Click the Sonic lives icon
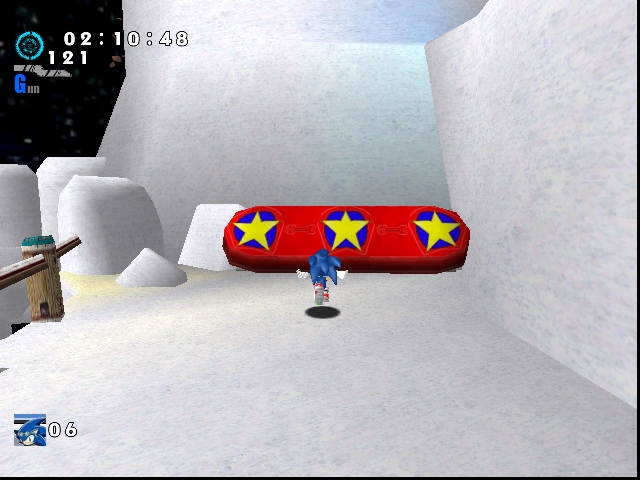Image resolution: width=640 pixels, height=480 pixels. [x=30, y=430]
